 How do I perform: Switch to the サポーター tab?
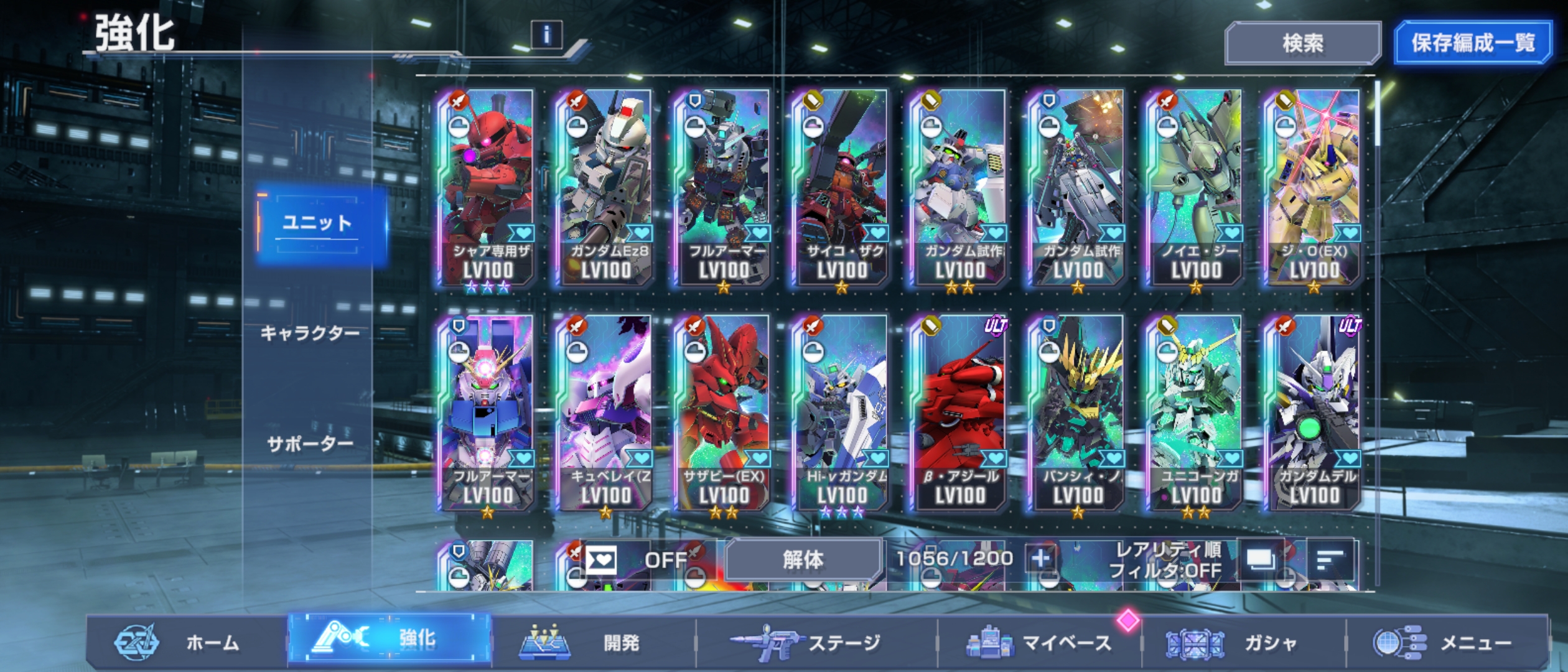tap(309, 444)
